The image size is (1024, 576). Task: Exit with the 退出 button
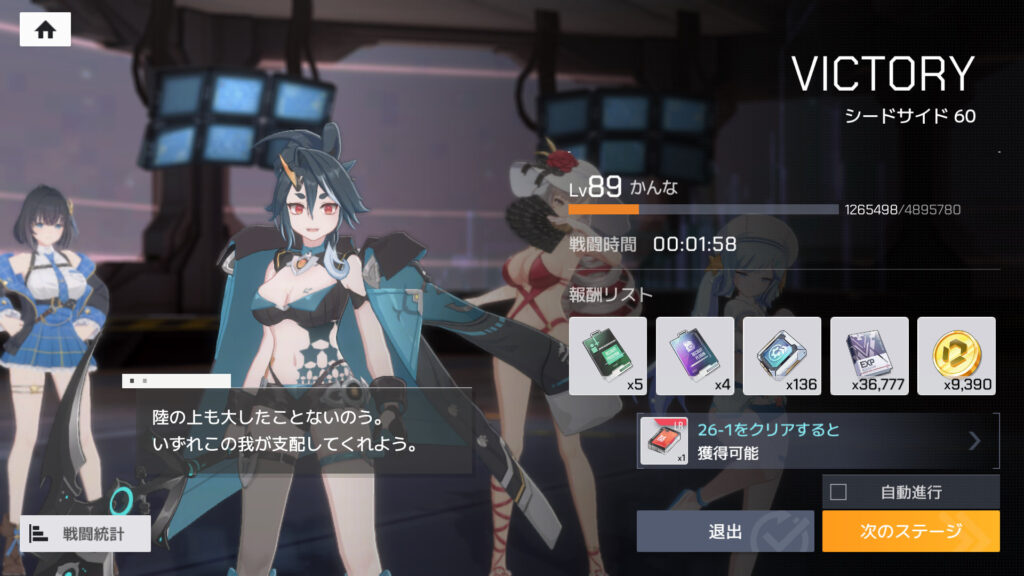tap(725, 531)
